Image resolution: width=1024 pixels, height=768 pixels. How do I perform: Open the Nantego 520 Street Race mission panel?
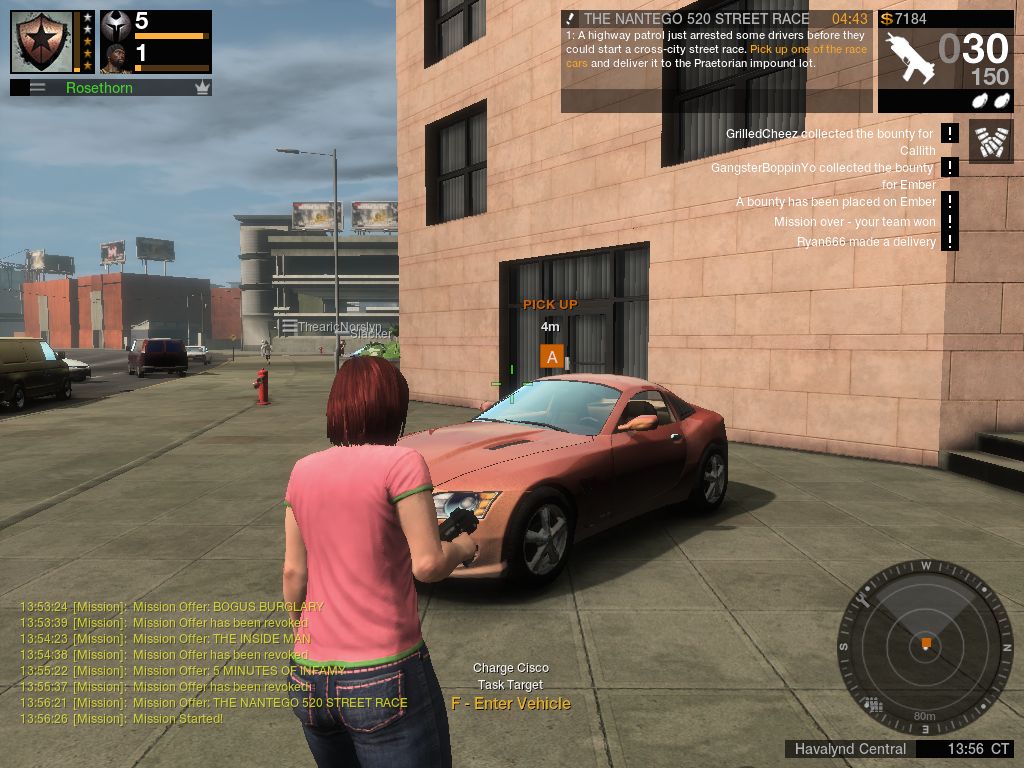pos(716,60)
